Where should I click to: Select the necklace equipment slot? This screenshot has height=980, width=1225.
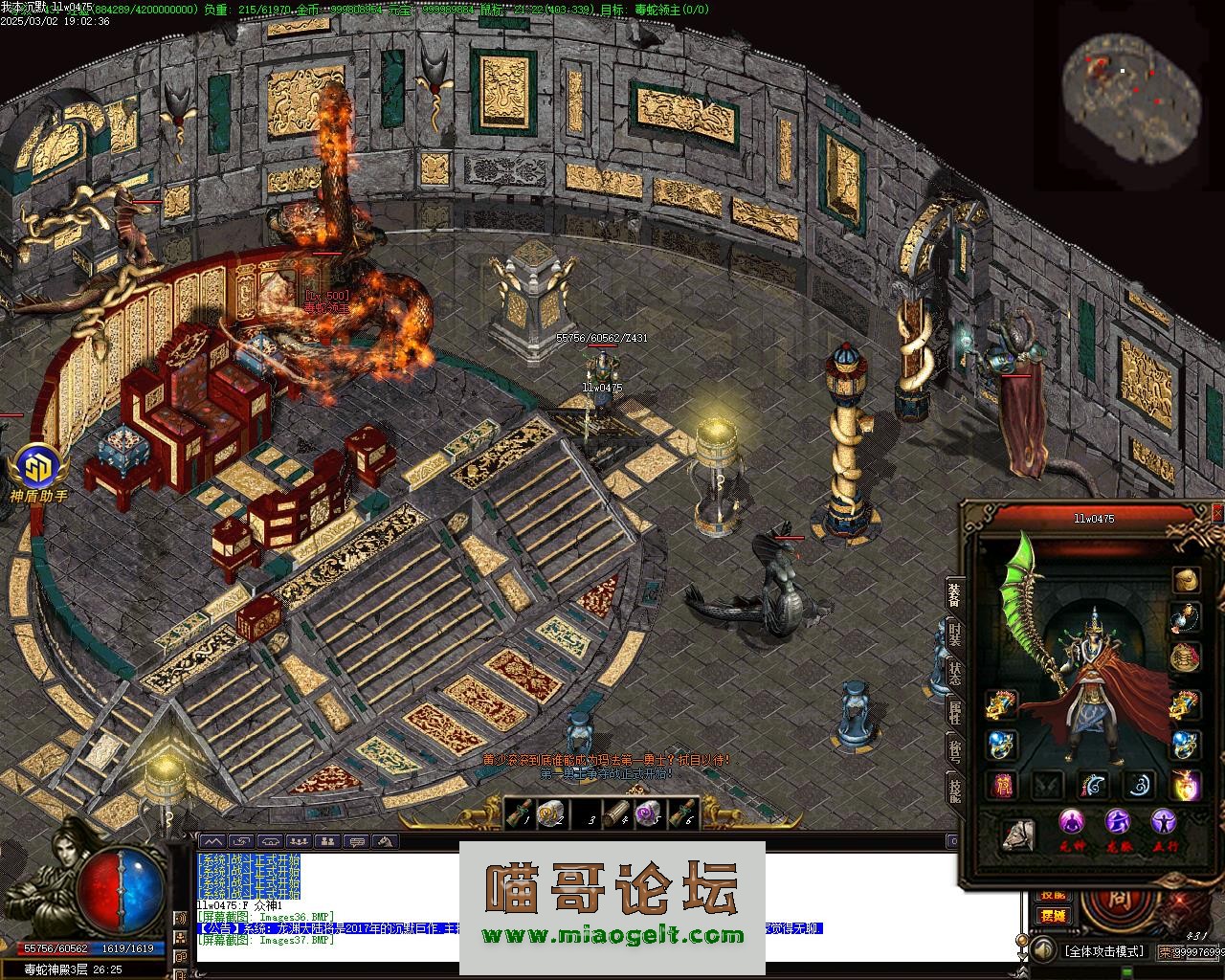coord(1187,617)
